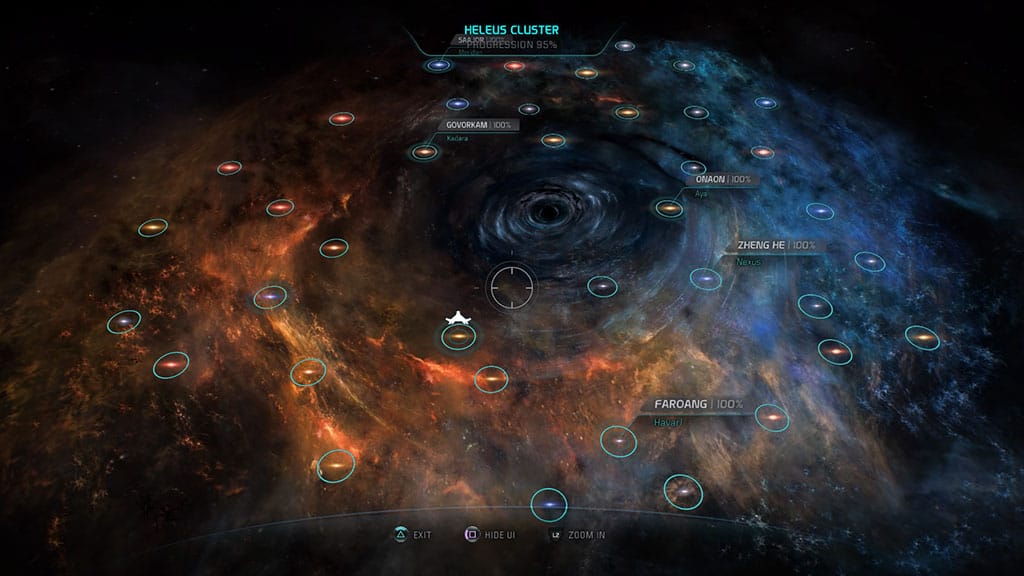Viewport: 1024px width, 576px height.
Task: Choose the Onaon system marker
Action: pyautogui.click(x=669, y=208)
